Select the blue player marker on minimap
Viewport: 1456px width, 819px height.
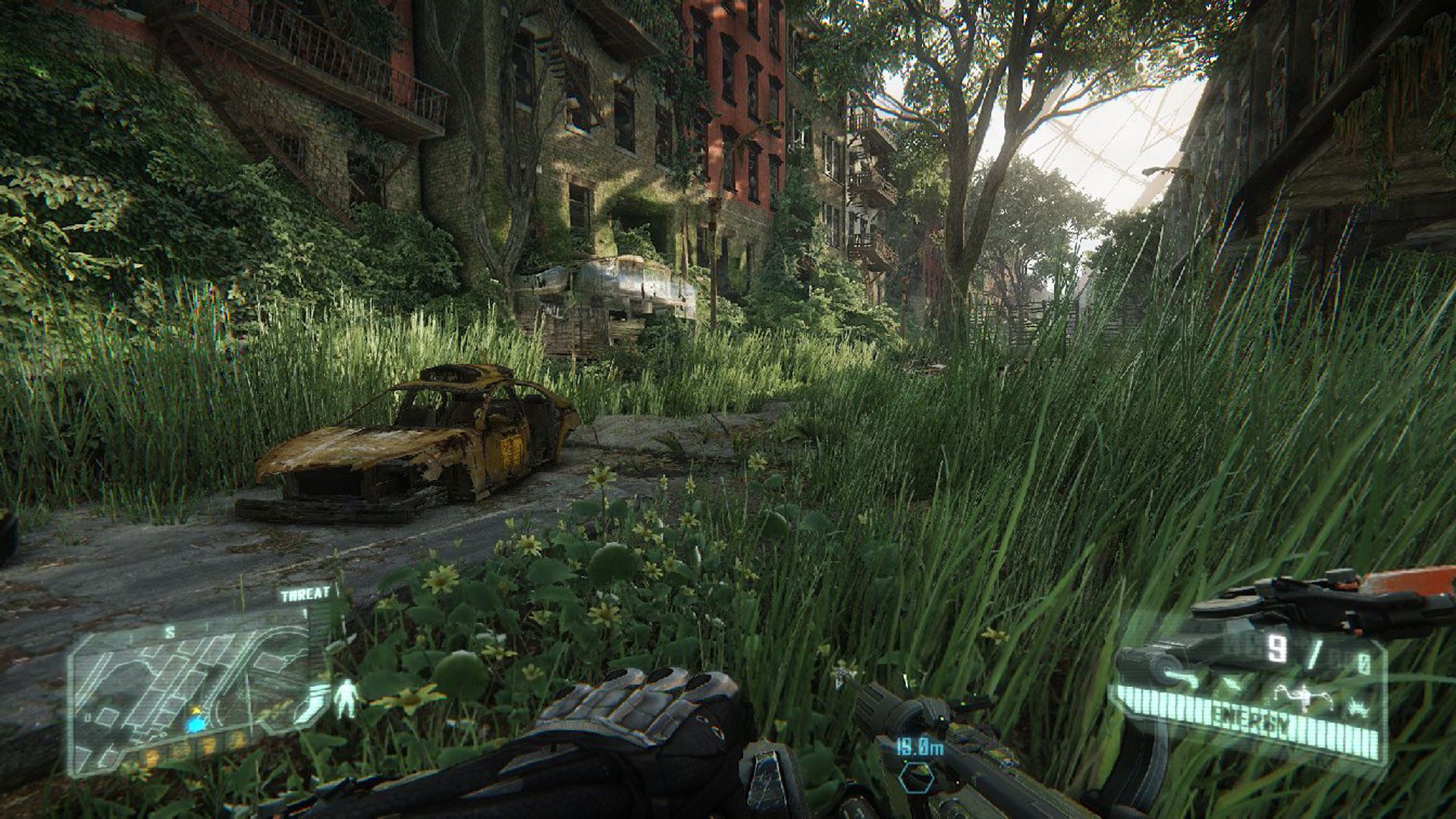(x=198, y=723)
